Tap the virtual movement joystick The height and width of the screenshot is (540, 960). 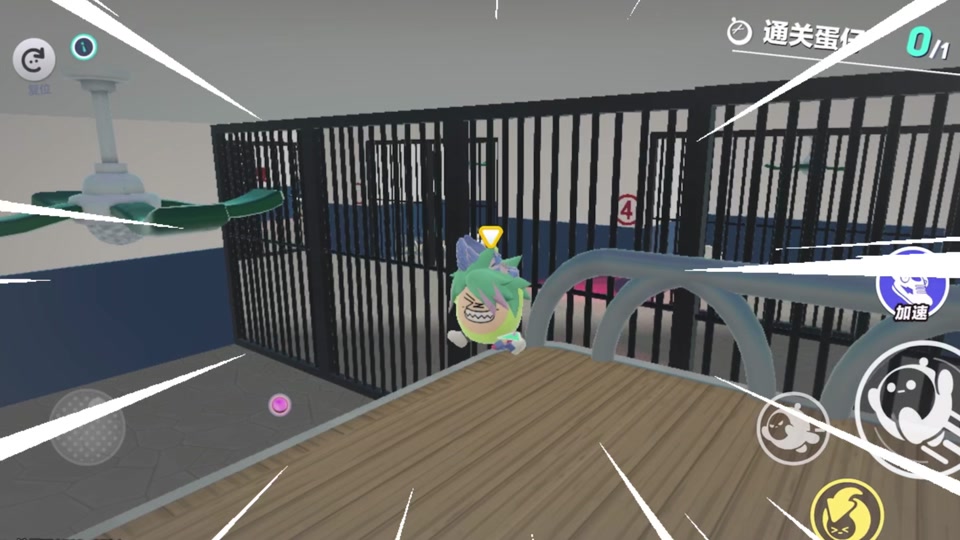(88, 426)
